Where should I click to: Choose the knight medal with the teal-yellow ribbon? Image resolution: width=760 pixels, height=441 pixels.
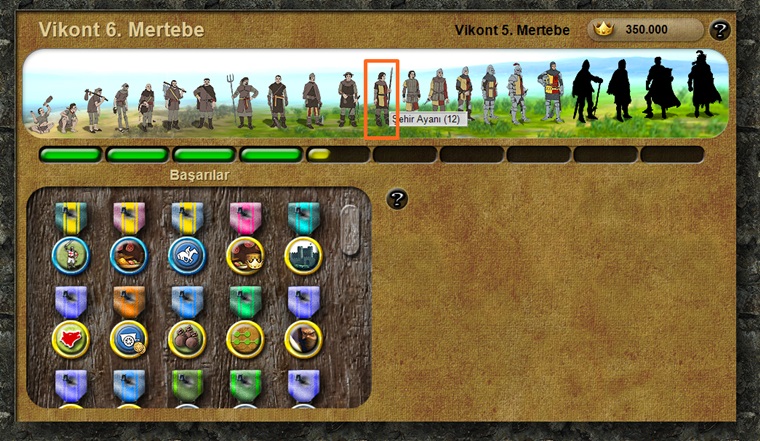71,254
